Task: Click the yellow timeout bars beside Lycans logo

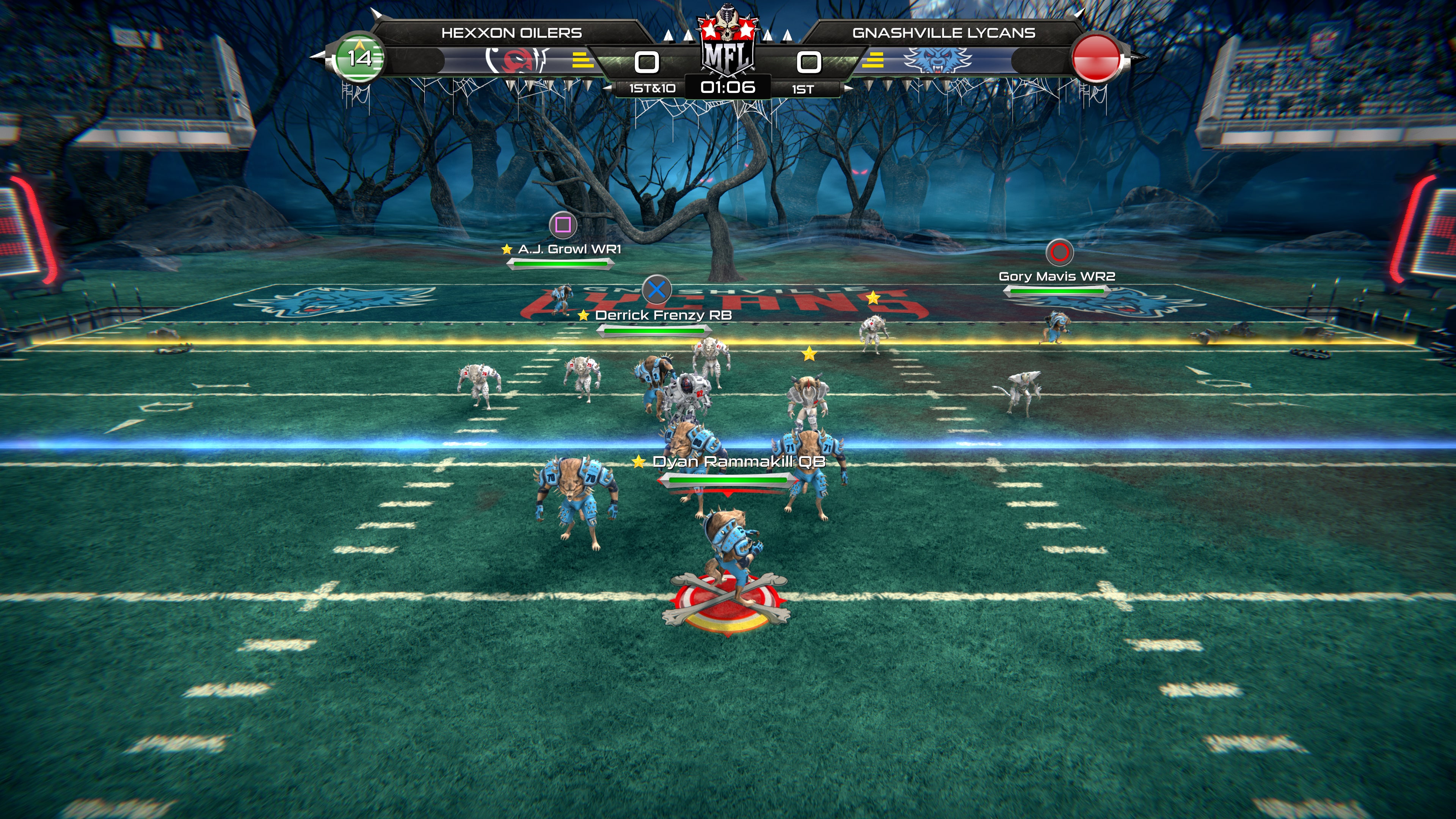Action: coord(874,61)
